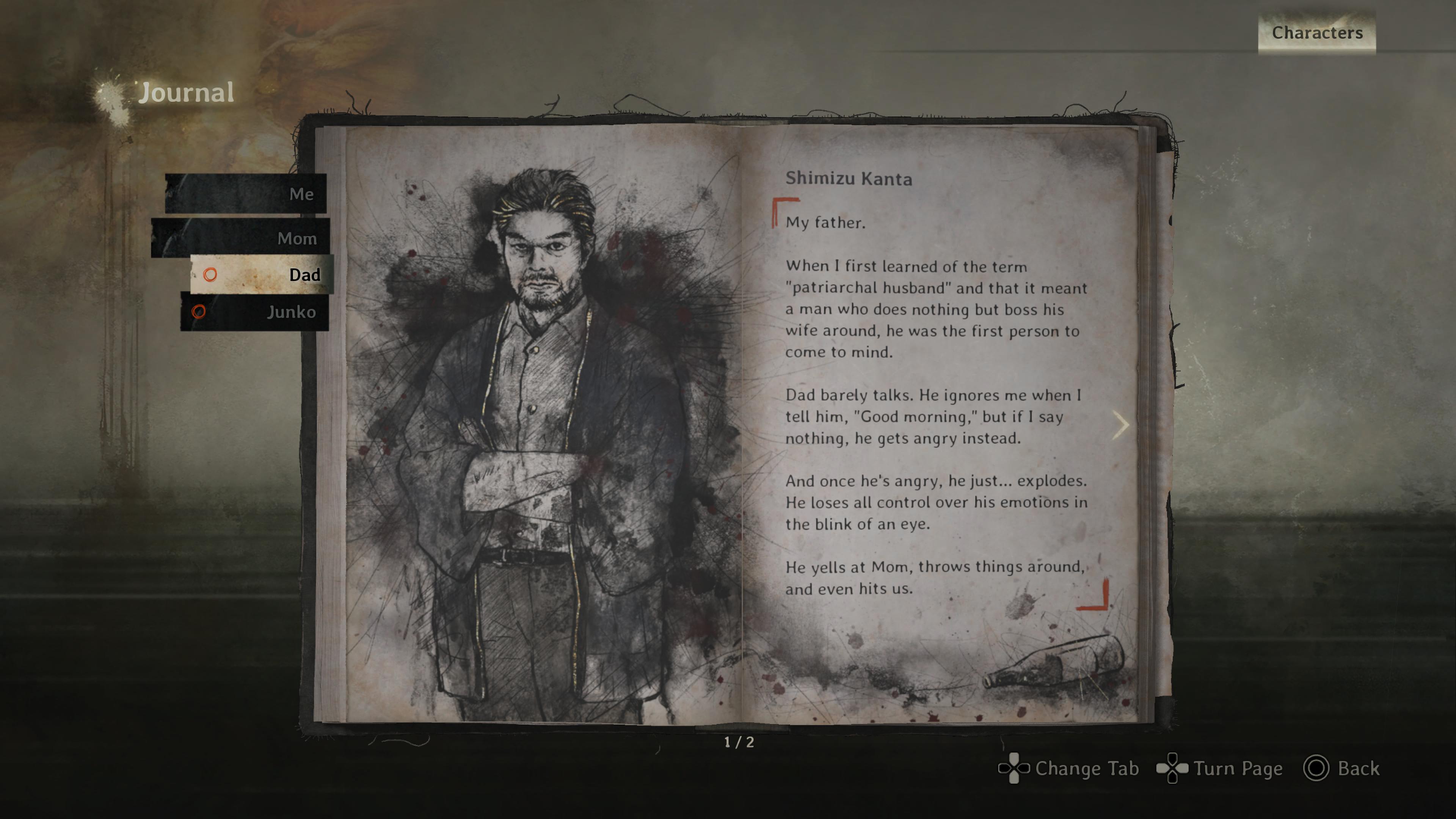Select the Mom character entry

[241, 238]
